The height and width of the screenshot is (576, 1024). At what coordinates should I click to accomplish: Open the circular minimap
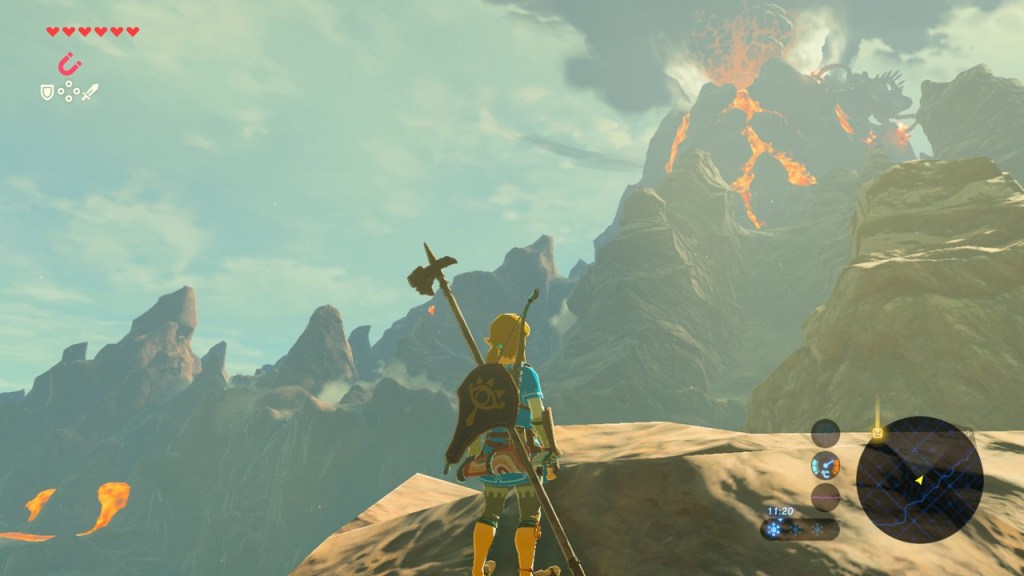(919, 479)
